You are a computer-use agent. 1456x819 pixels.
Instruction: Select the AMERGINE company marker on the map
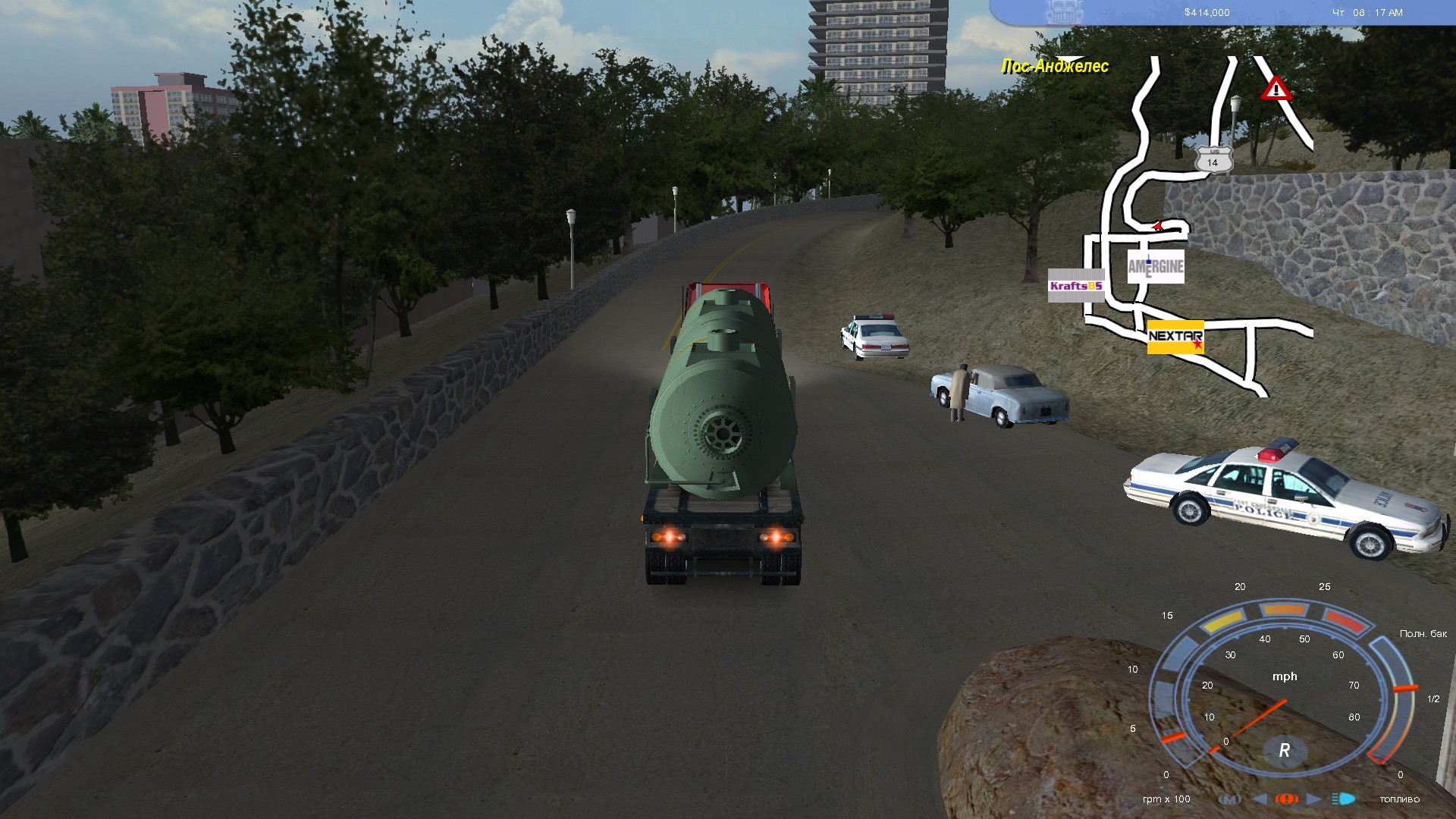coord(1156,266)
